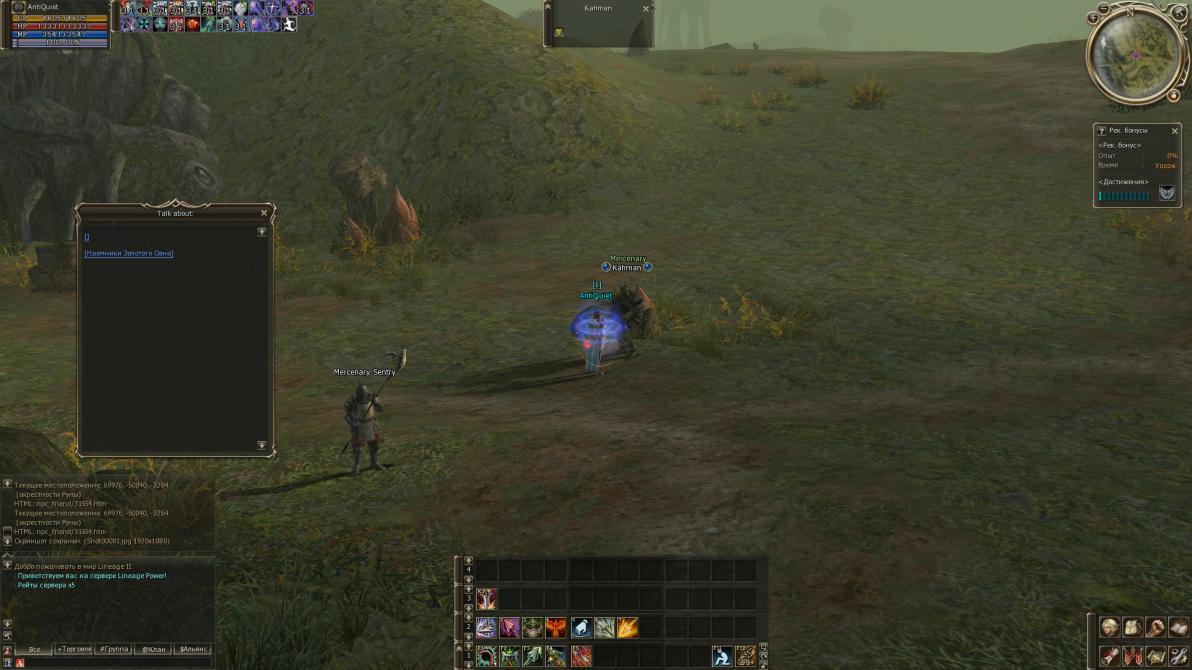Screen dimensions: 1192x670
Task: Switch chat to the Все tab
Action: point(34,649)
